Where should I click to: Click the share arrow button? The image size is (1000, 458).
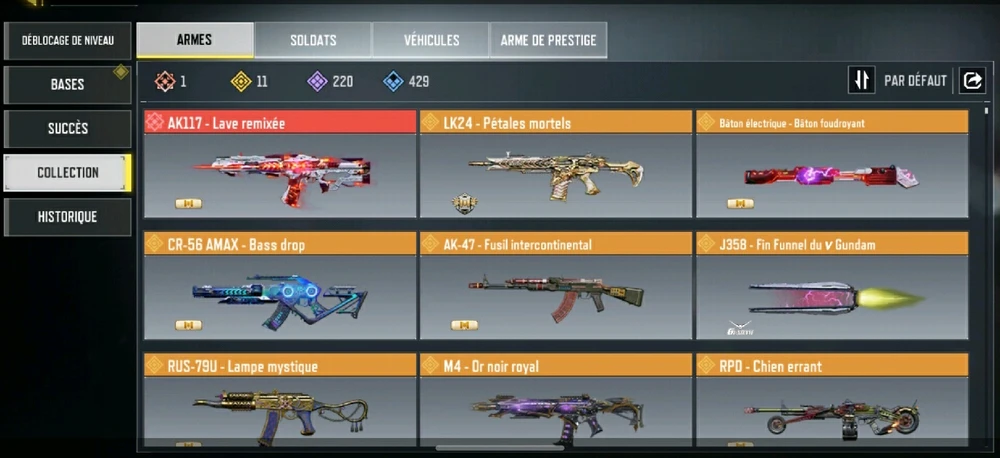click(972, 81)
